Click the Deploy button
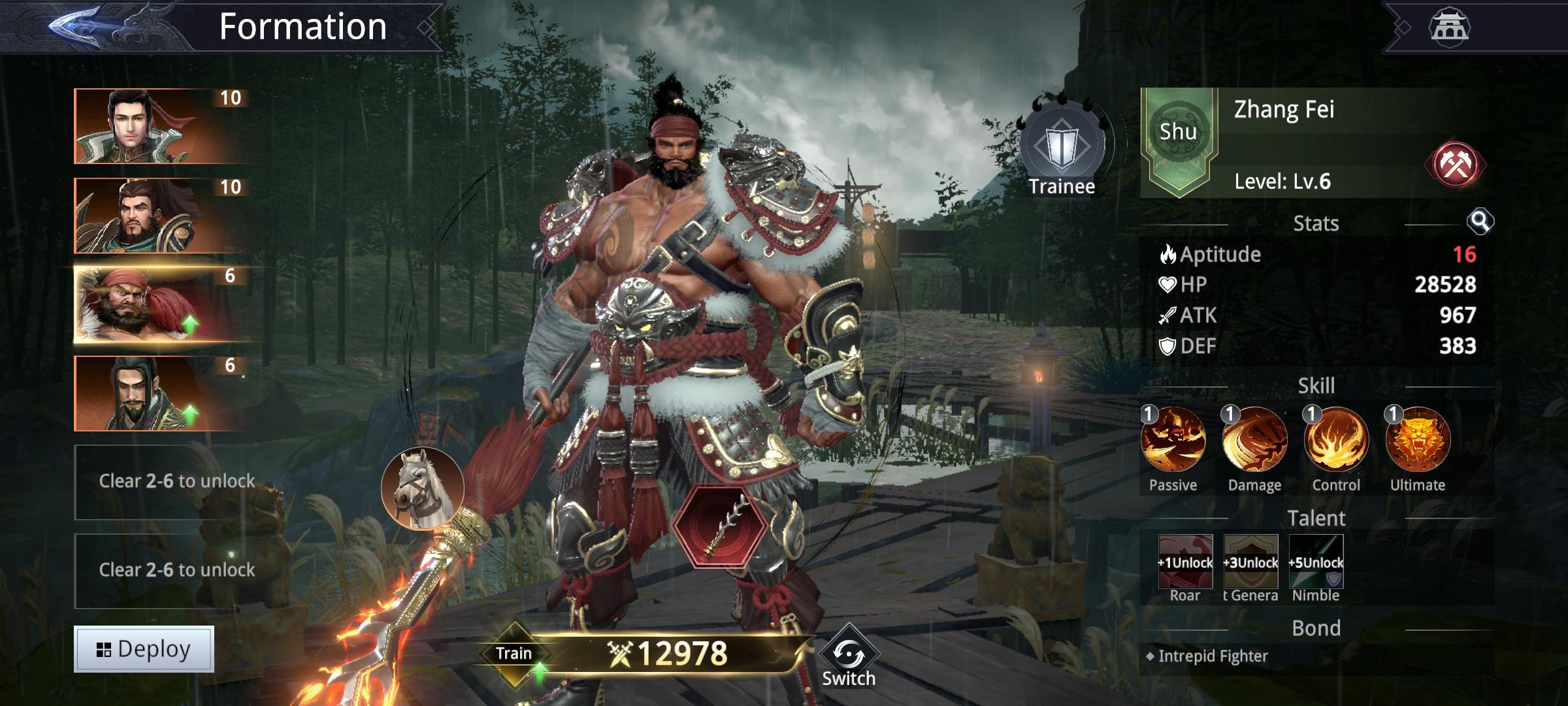 (144, 649)
